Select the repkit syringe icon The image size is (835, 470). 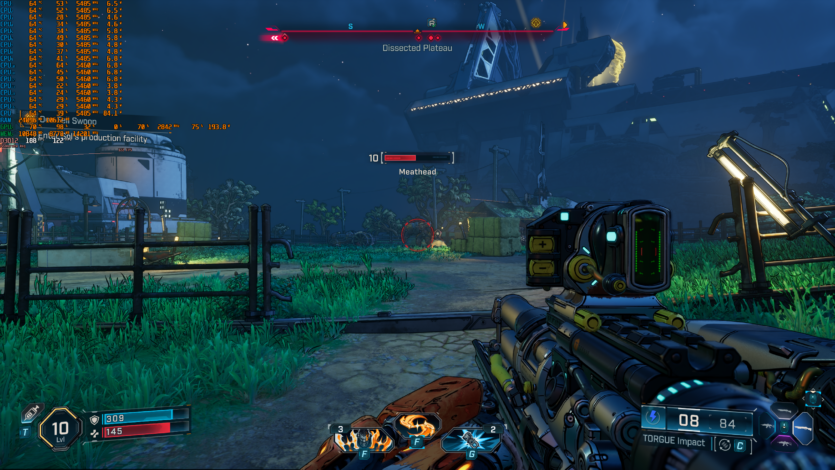[30, 415]
